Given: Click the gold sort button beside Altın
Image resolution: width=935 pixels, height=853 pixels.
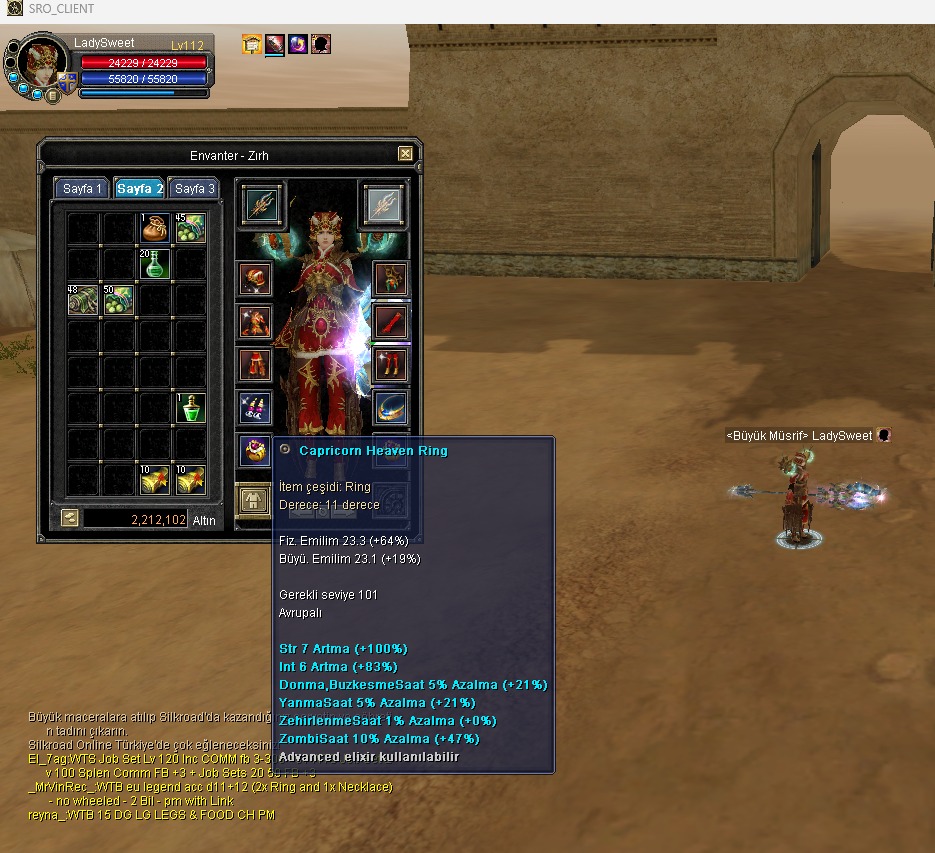Looking at the screenshot, I should (69, 518).
